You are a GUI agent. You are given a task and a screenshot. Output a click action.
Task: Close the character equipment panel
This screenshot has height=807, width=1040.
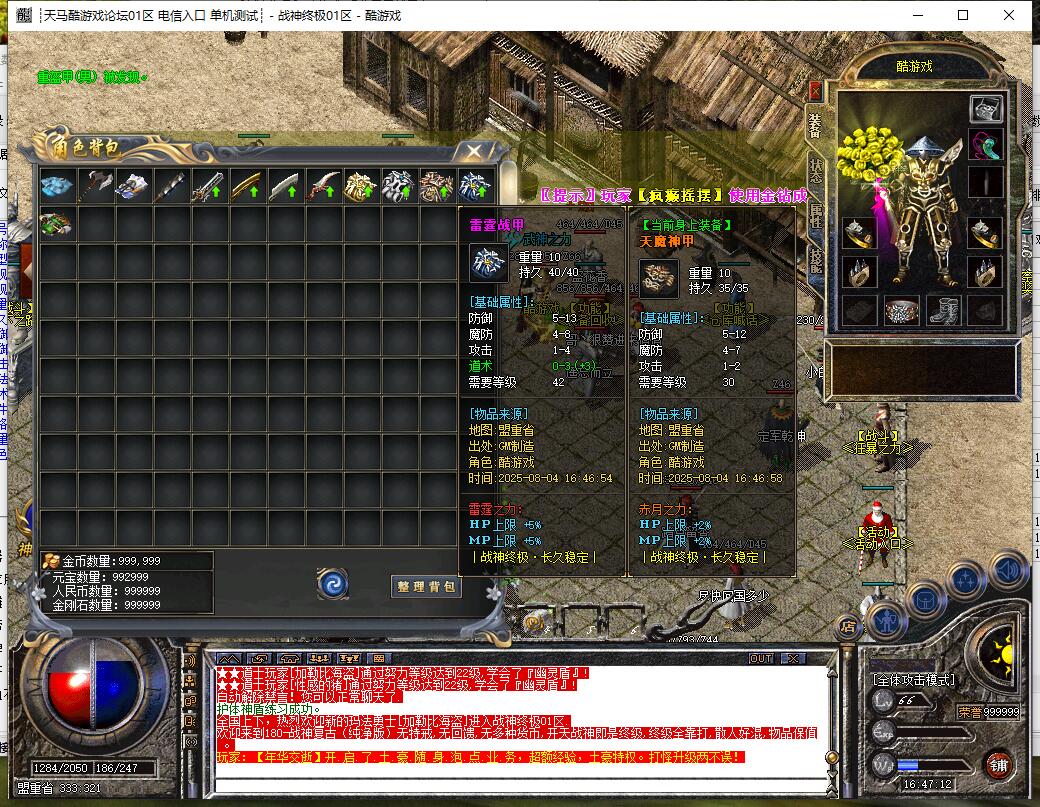[815, 90]
